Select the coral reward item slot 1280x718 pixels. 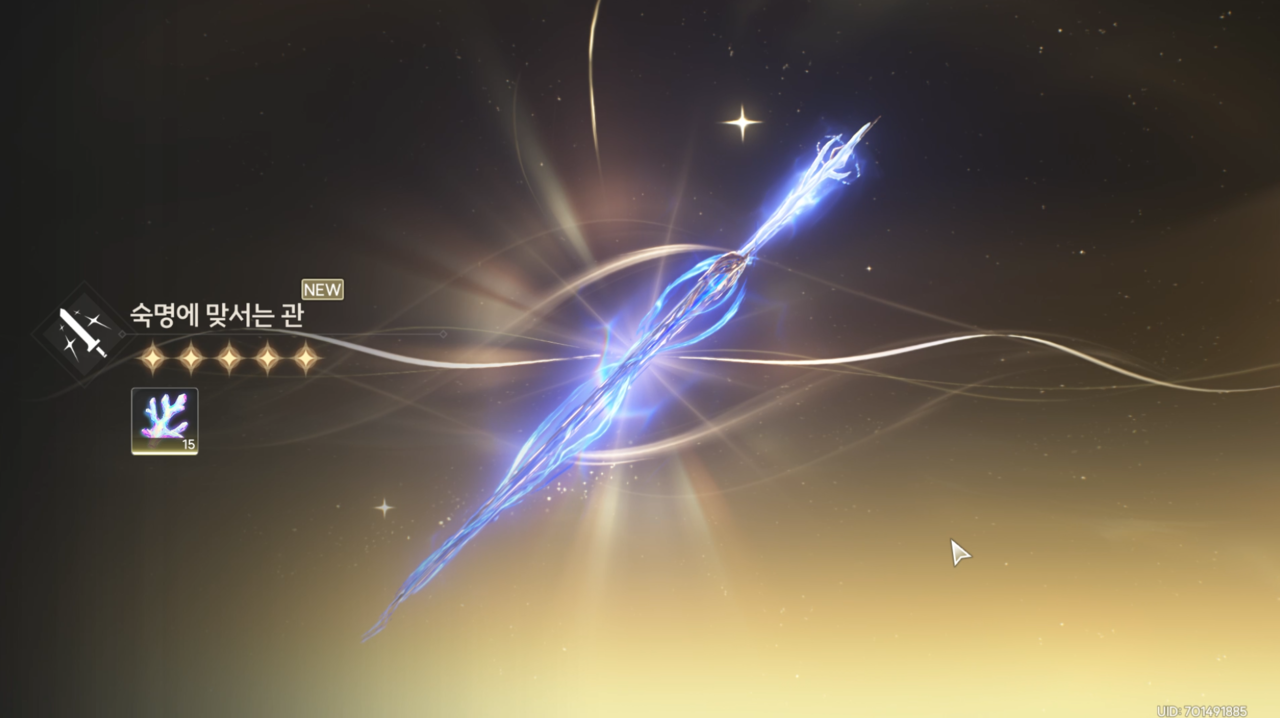point(165,421)
